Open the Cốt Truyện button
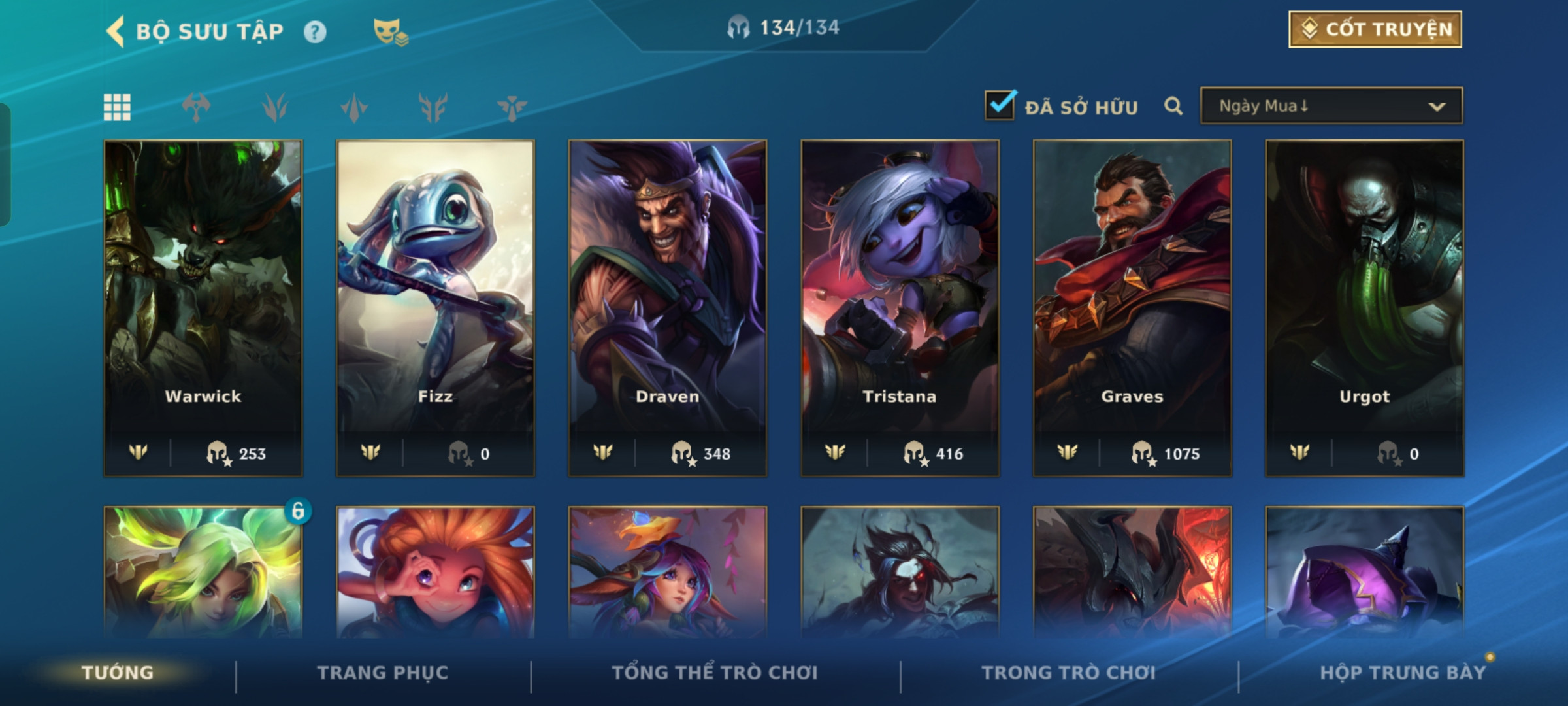Image resolution: width=1568 pixels, height=706 pixels. click(1375, 29)
